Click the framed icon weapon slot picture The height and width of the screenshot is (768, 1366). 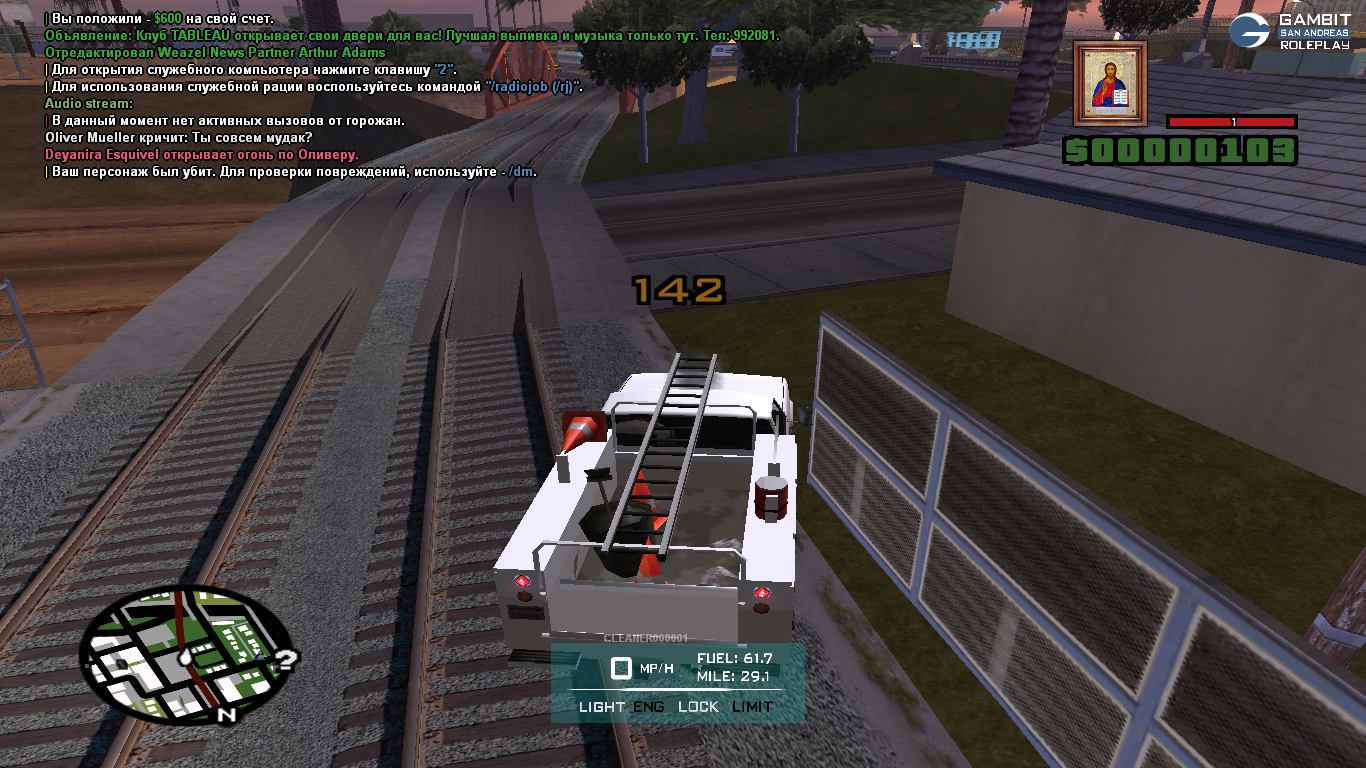tap(1110, 84)
